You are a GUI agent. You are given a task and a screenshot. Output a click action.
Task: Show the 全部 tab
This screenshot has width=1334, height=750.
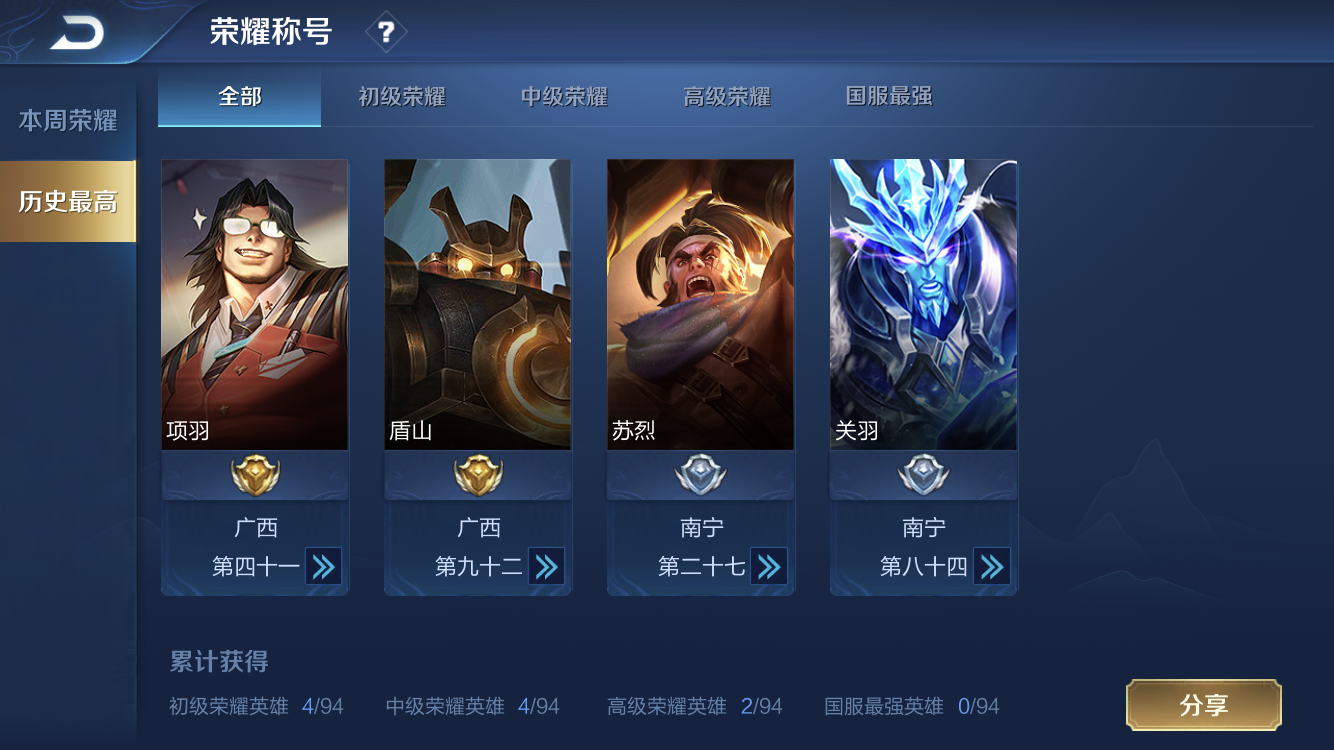240,97
